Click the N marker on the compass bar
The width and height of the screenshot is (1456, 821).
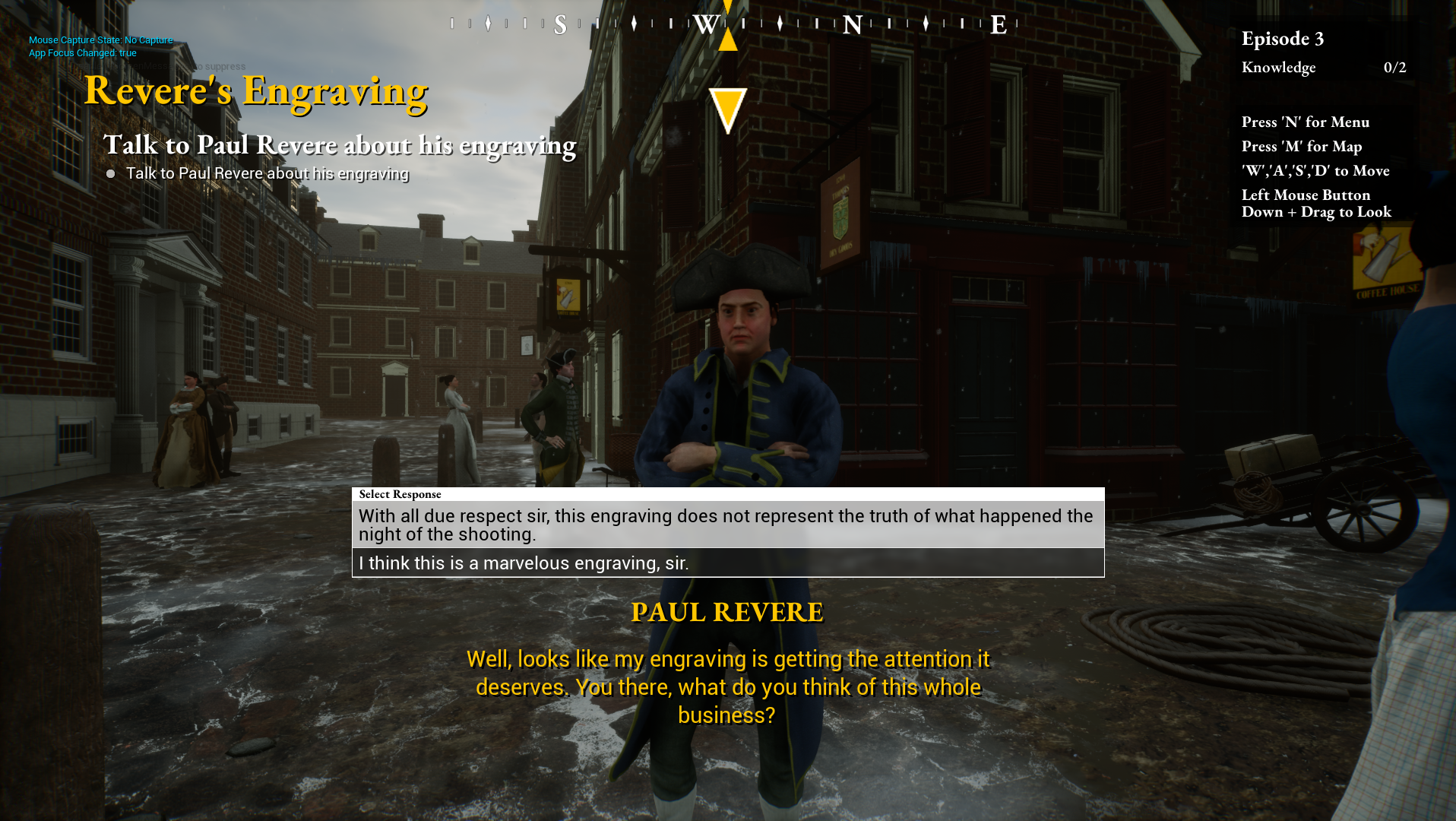[851, 25]
